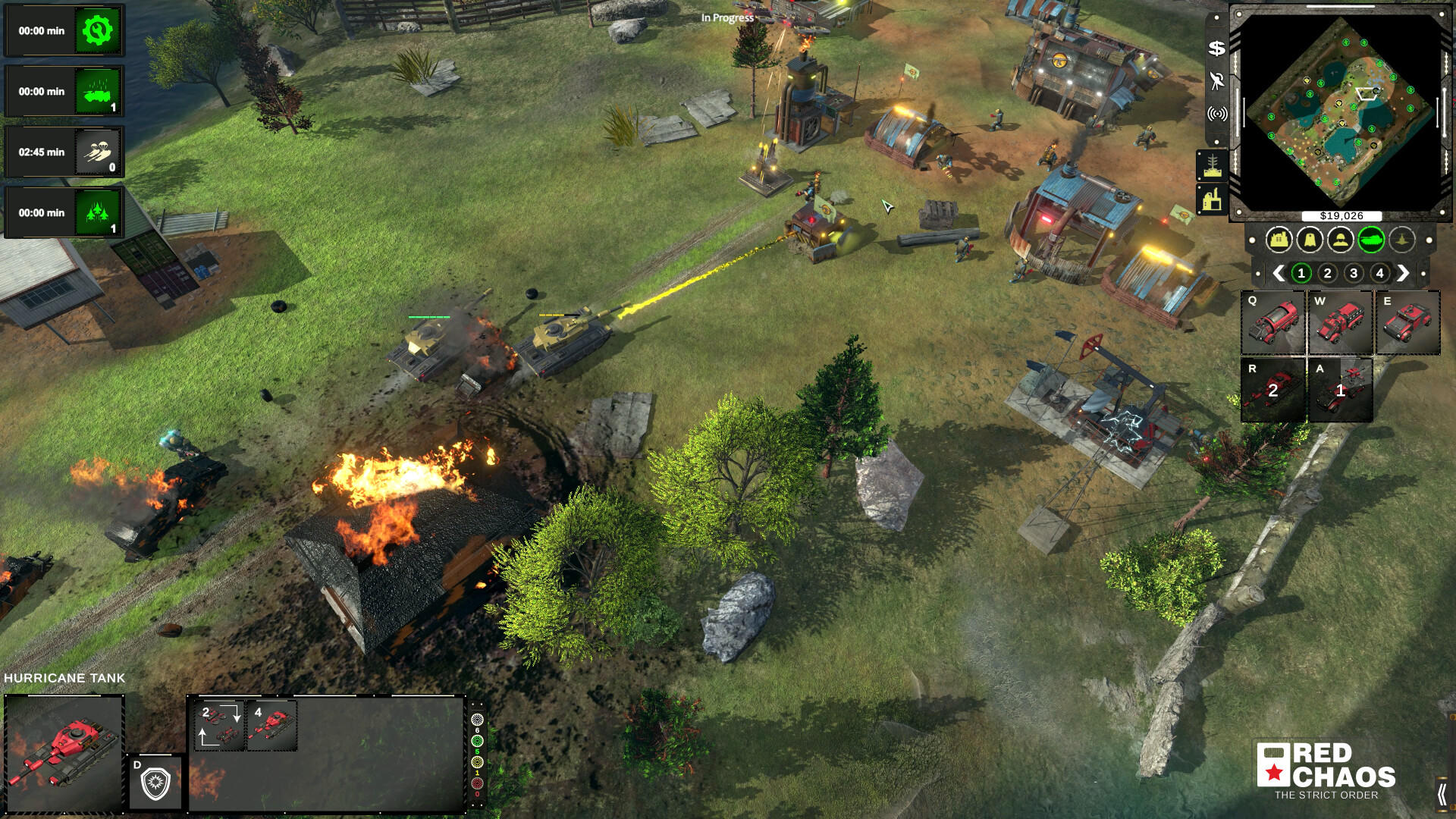Click the factory building icon under the minimap

[x=1213, y=199]
